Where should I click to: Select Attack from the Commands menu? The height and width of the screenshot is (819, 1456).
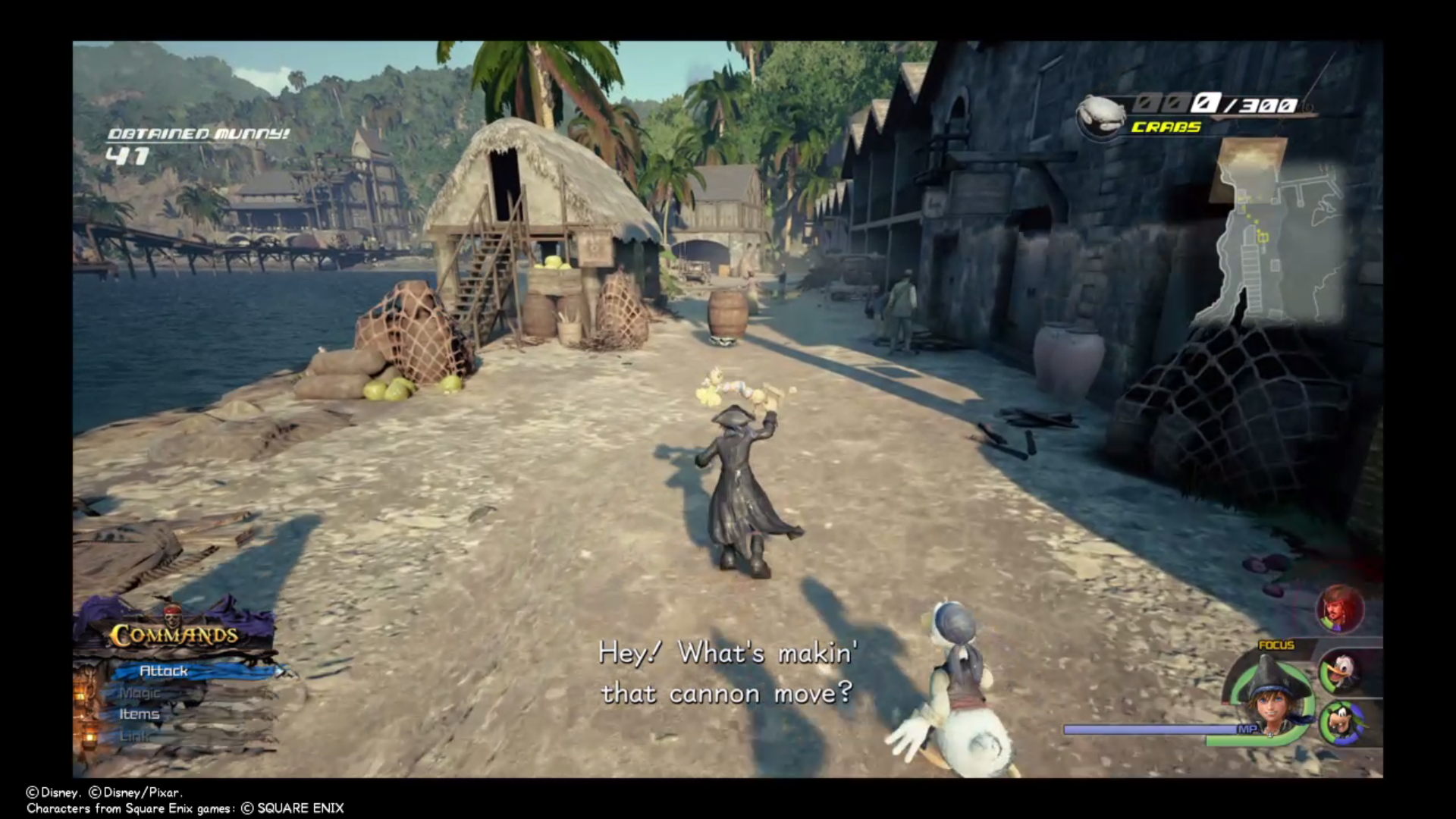pos(164,671)
